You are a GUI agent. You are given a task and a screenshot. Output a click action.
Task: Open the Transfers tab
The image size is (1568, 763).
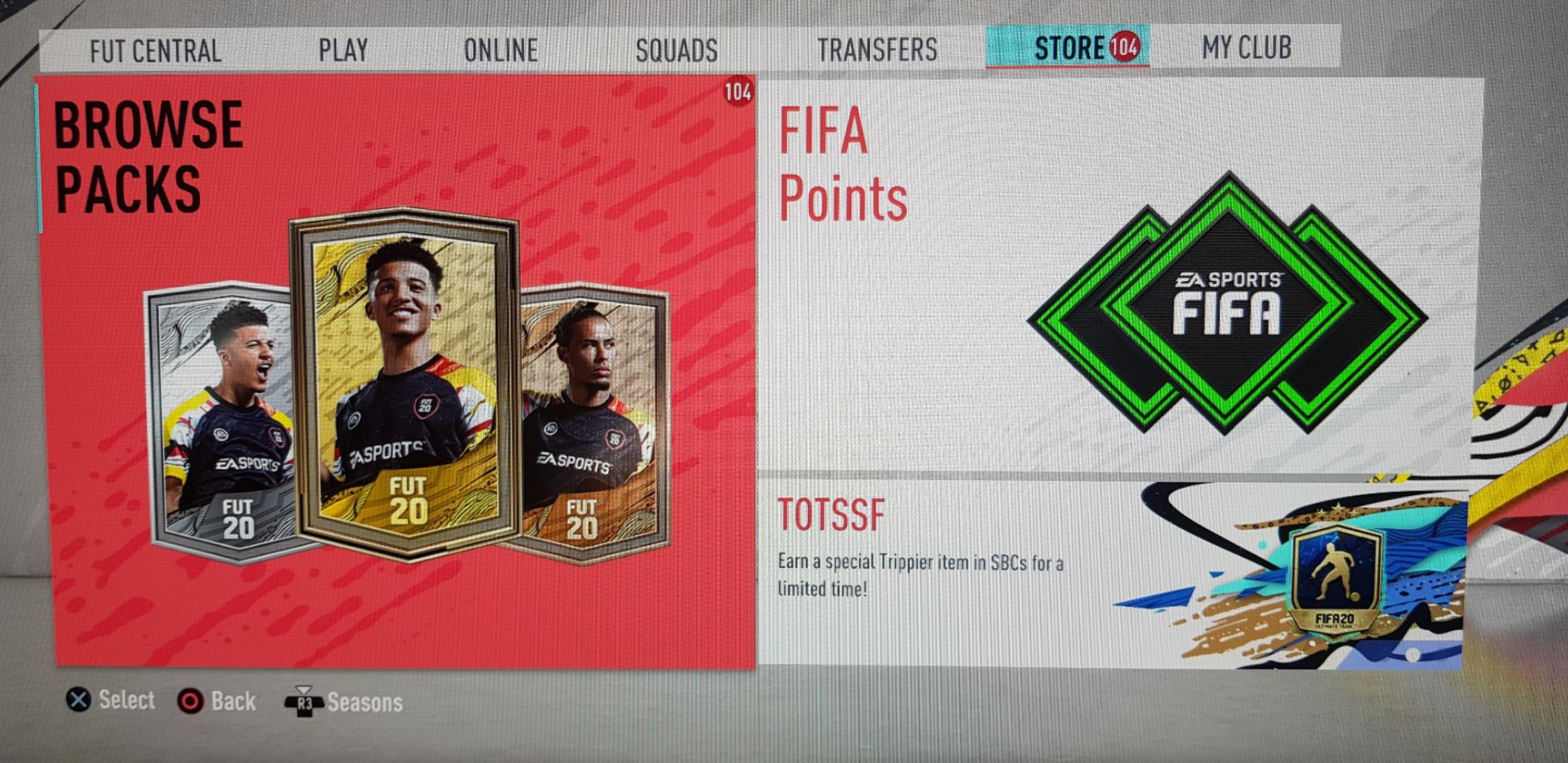[877, 49]
